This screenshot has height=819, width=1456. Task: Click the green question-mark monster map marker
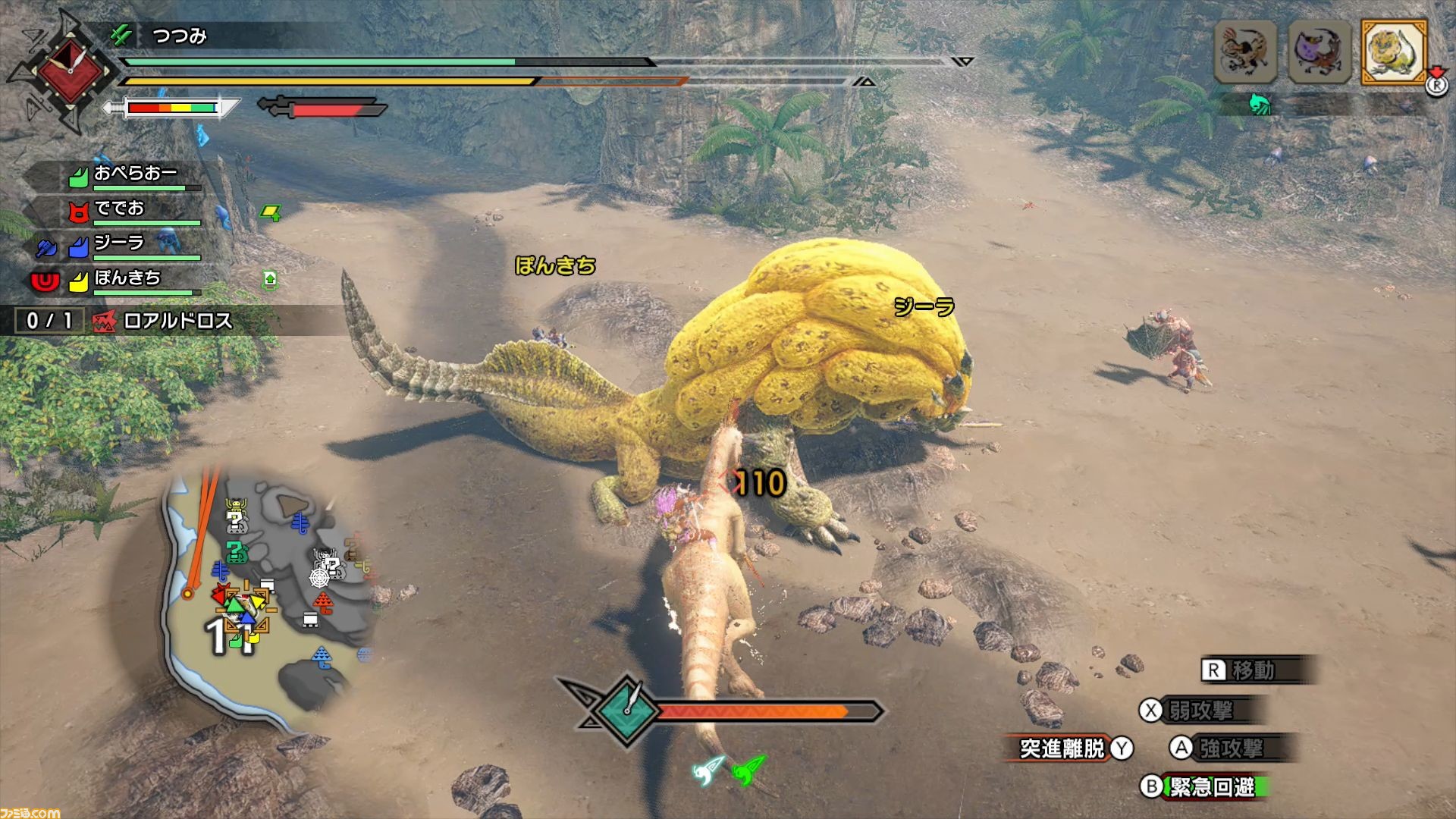[237, 552]
